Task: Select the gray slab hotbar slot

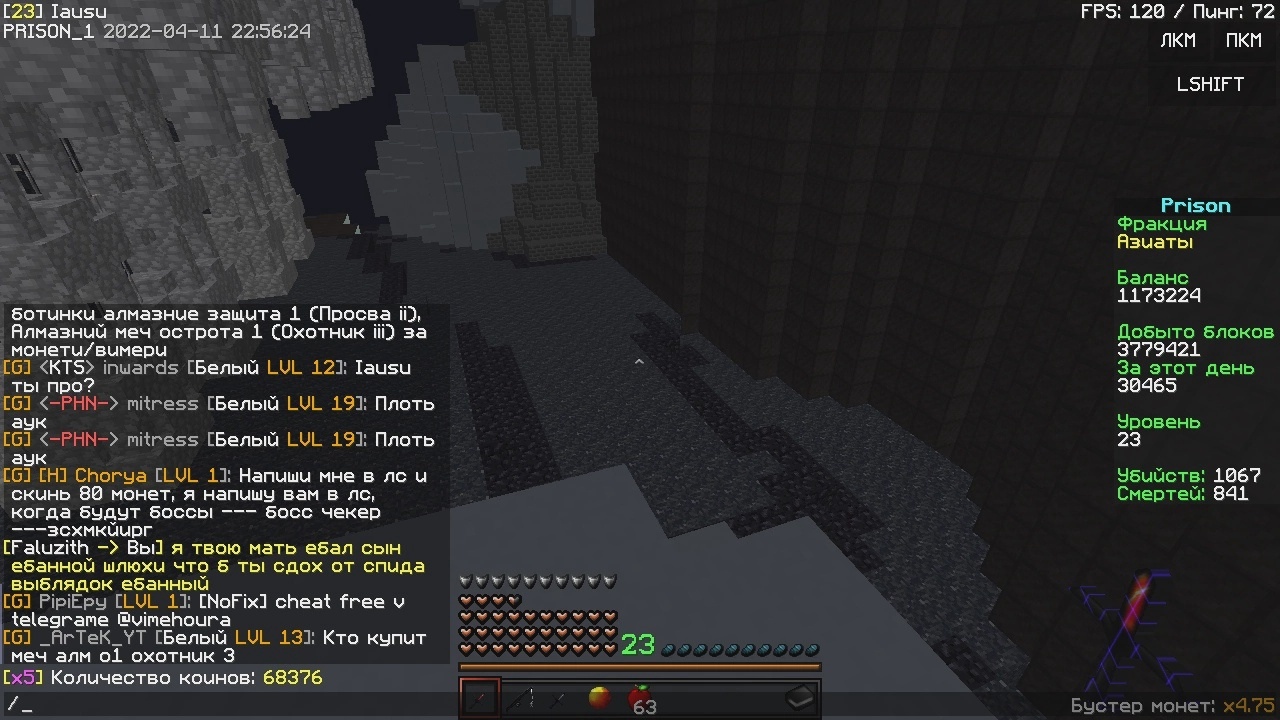Action: (x=800, y=698)
